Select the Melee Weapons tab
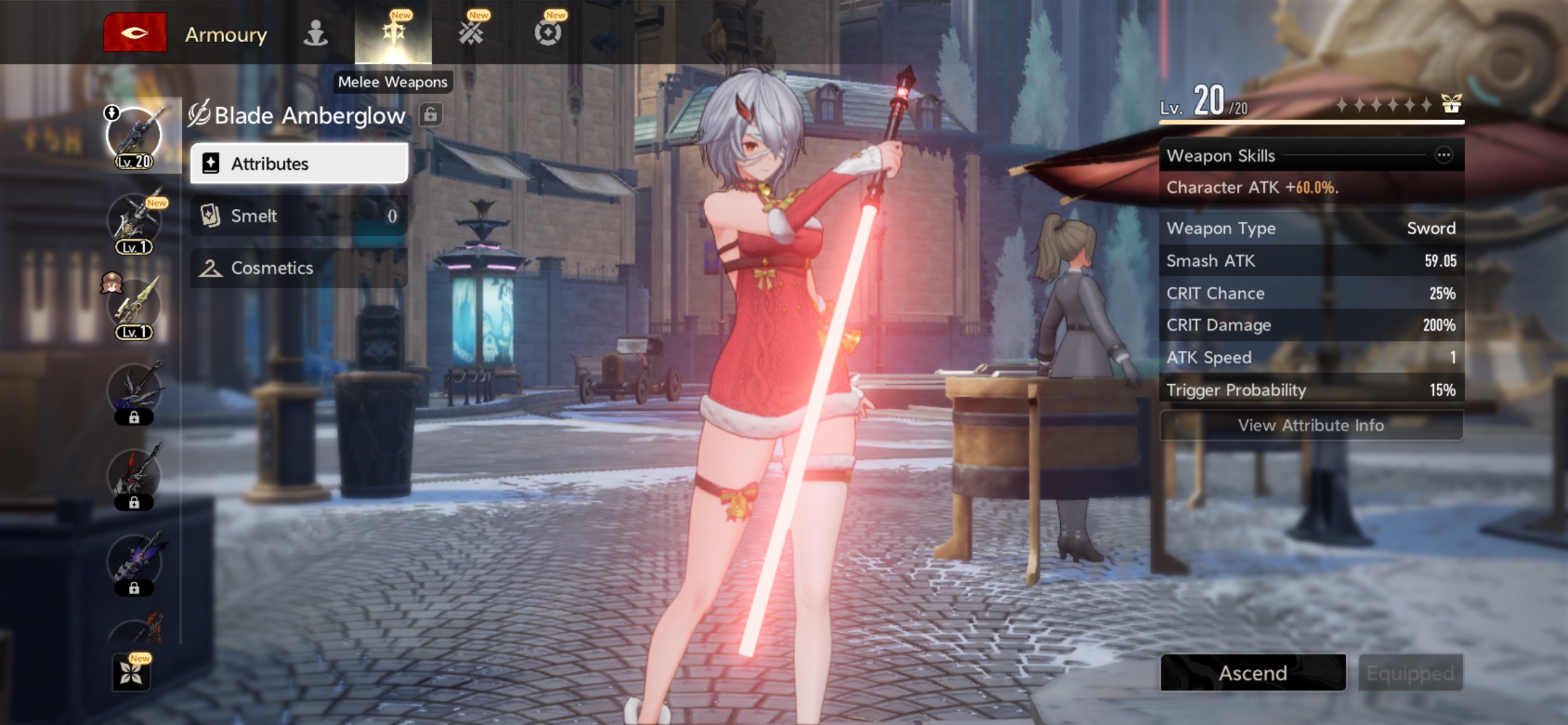Image resolution: width=1568 pixels, height=725 pixels. (x=393, y=33)
